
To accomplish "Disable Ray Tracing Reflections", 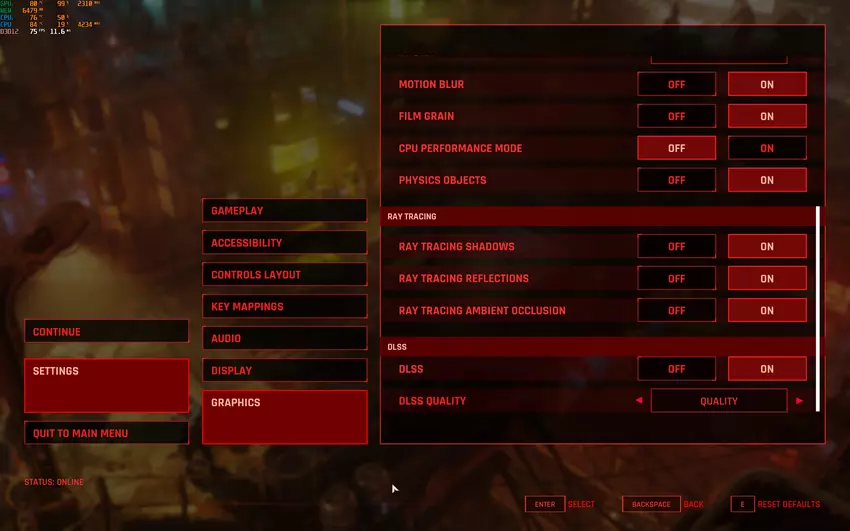I will pos(676,279).
